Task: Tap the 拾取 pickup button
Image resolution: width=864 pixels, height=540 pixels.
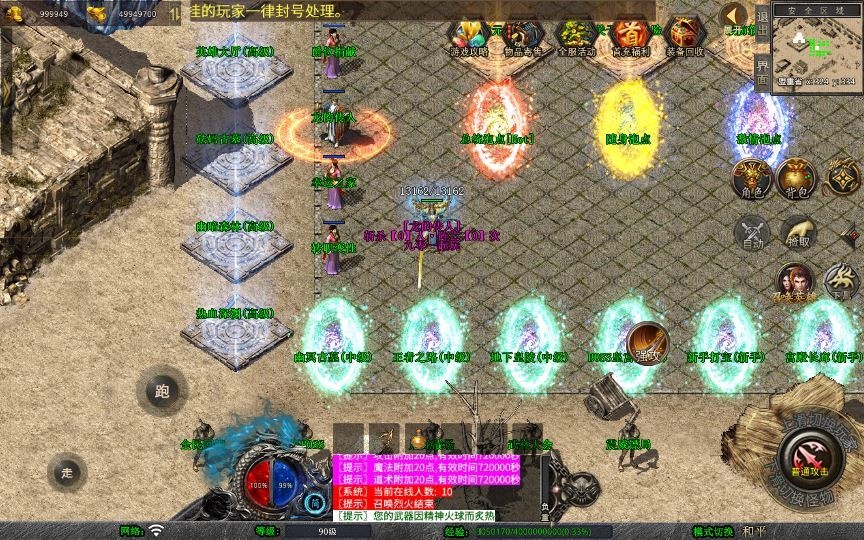Action: (x=797, y=232)
